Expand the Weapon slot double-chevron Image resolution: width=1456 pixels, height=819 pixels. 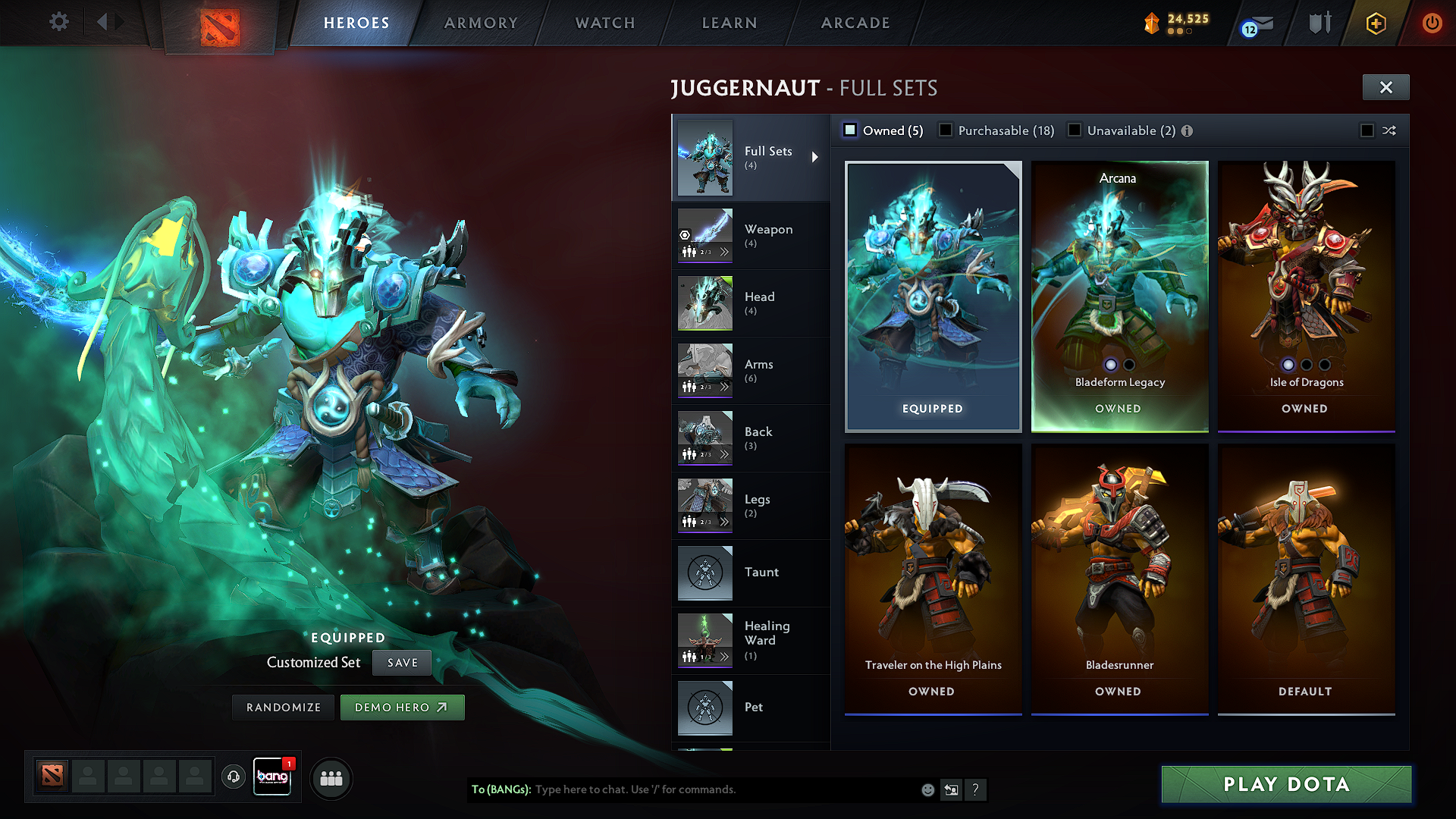(725, 252)
